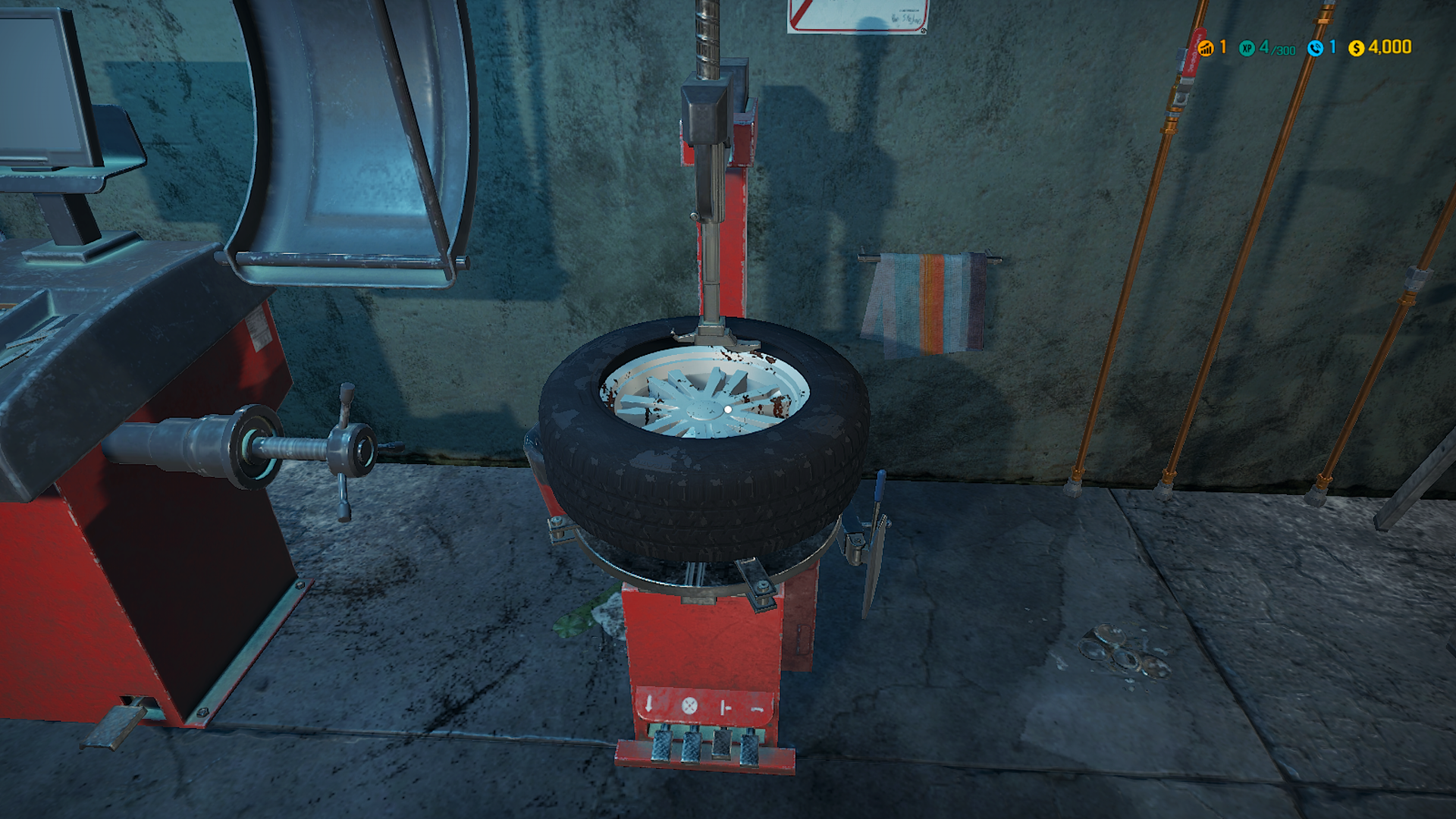Click the orange rank icon in the HUD
The image size is (1456, 819).
1207,49
